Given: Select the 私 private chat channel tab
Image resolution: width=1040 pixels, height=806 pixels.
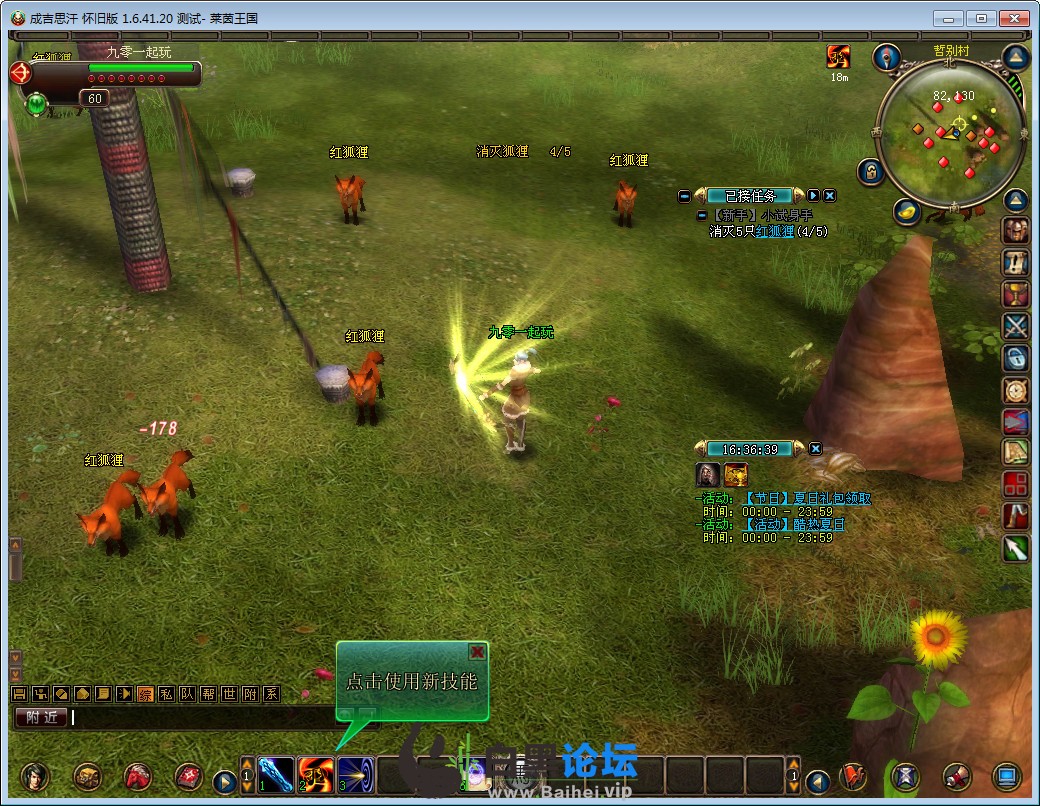Looking at the screenshot, I should point(166,694).
